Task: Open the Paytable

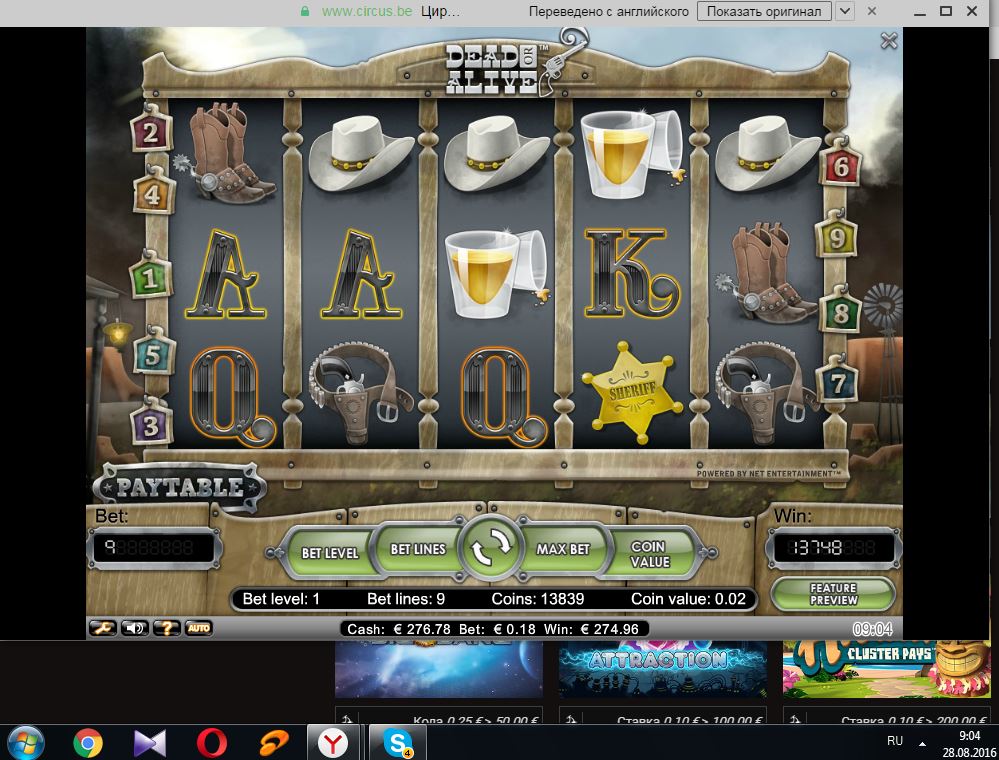Action: [x=180, y=488]
